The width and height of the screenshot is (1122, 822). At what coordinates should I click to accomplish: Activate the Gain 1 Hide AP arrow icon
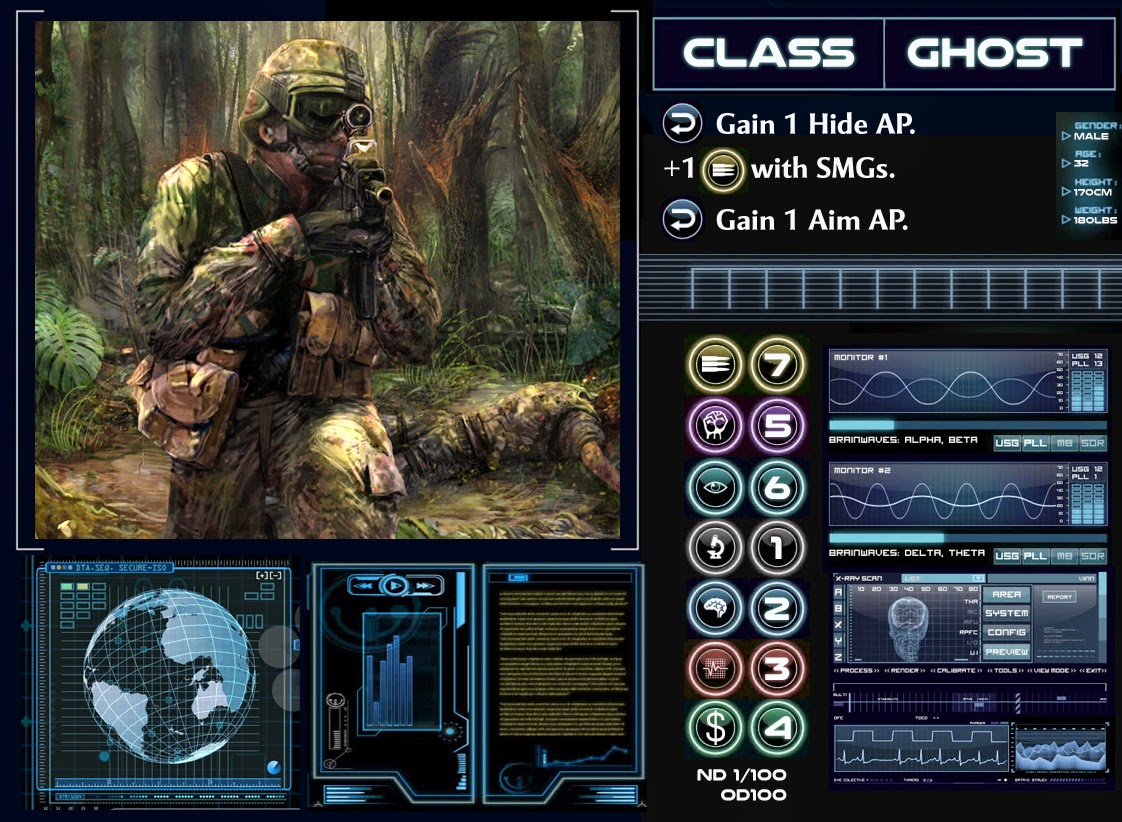click(681, 125)
